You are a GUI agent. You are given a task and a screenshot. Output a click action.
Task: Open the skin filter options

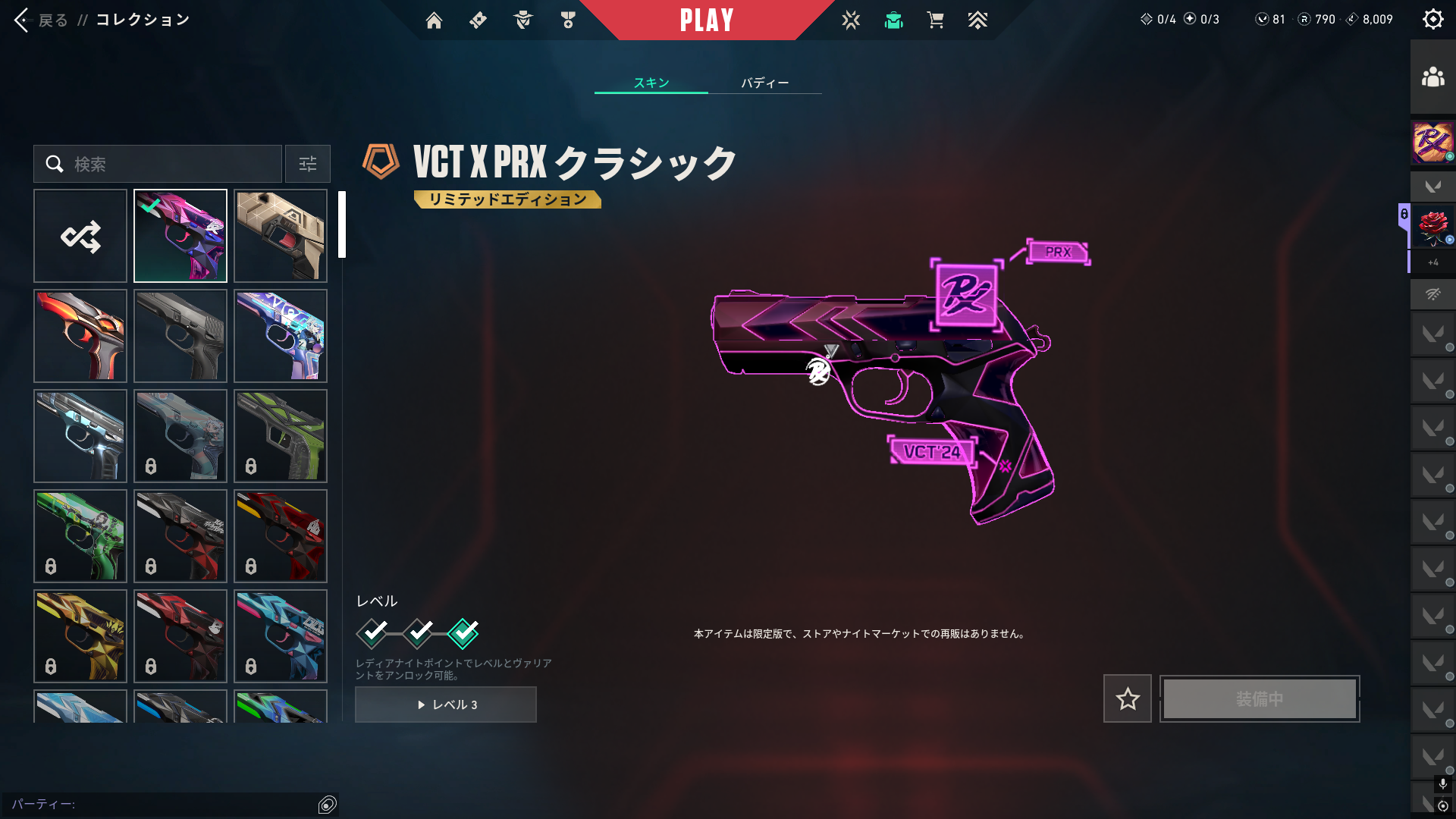pos(308,164)
